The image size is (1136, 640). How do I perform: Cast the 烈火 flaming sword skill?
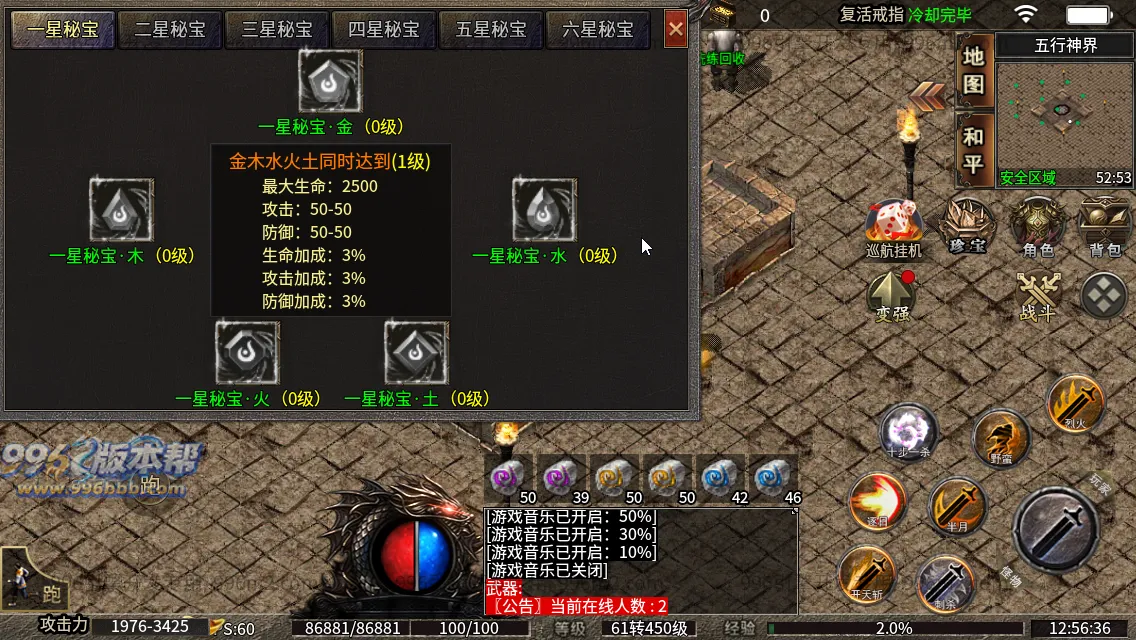coord(1076,404)
